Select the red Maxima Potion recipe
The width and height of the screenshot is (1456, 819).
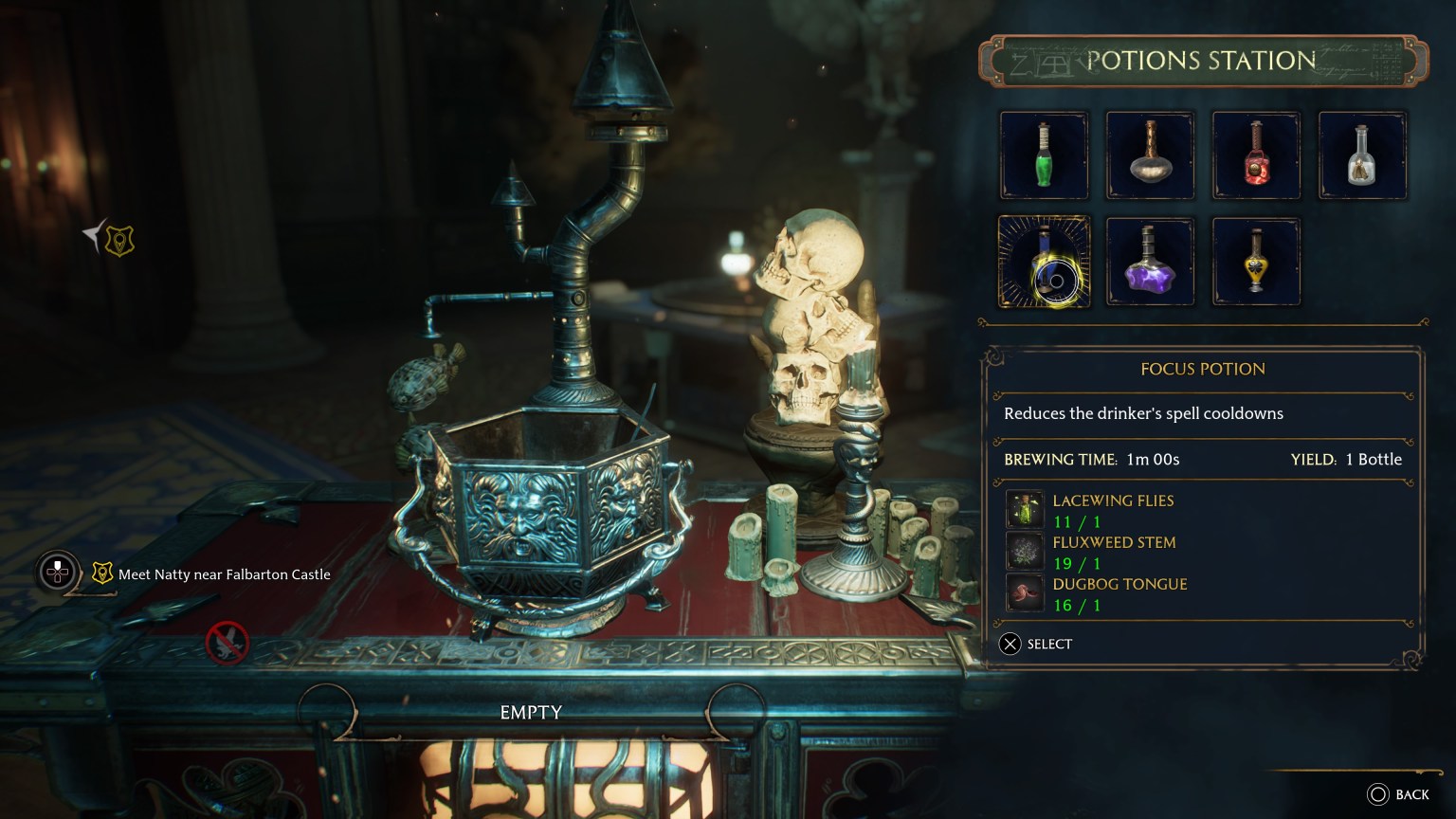point(1256,155)
